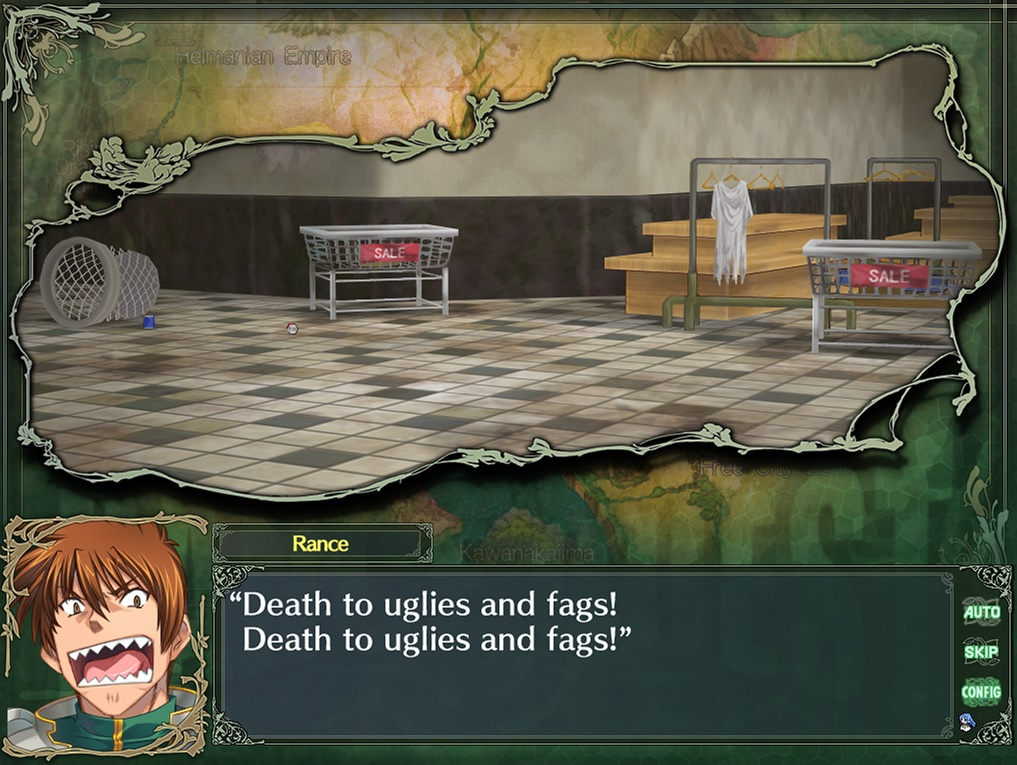Activate the SKIP dialogue button
The image size is (1017, 765).
[x=981, y=652]
